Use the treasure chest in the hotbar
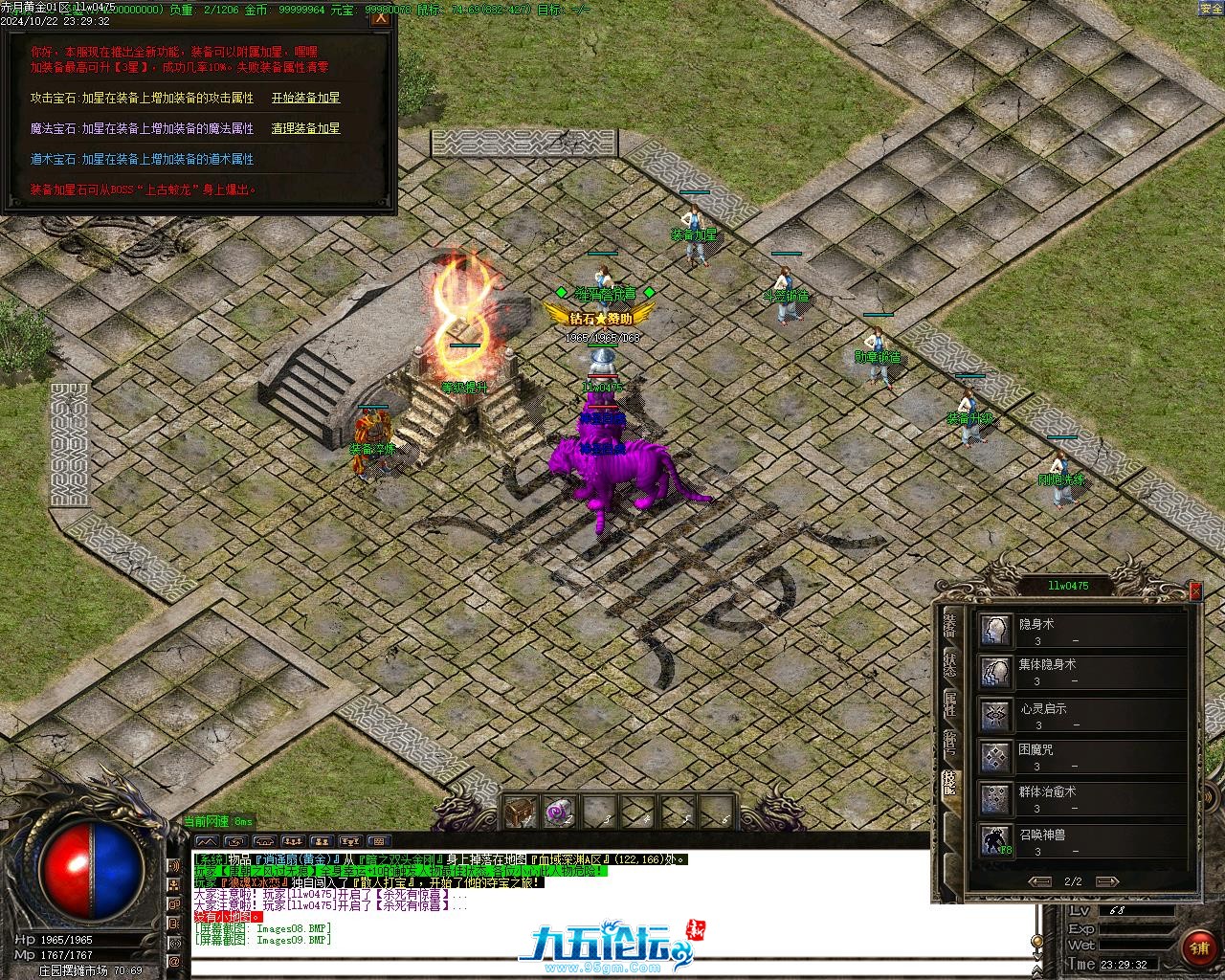The width and height of the screenshot is (1225, 980). pos(520,813)
